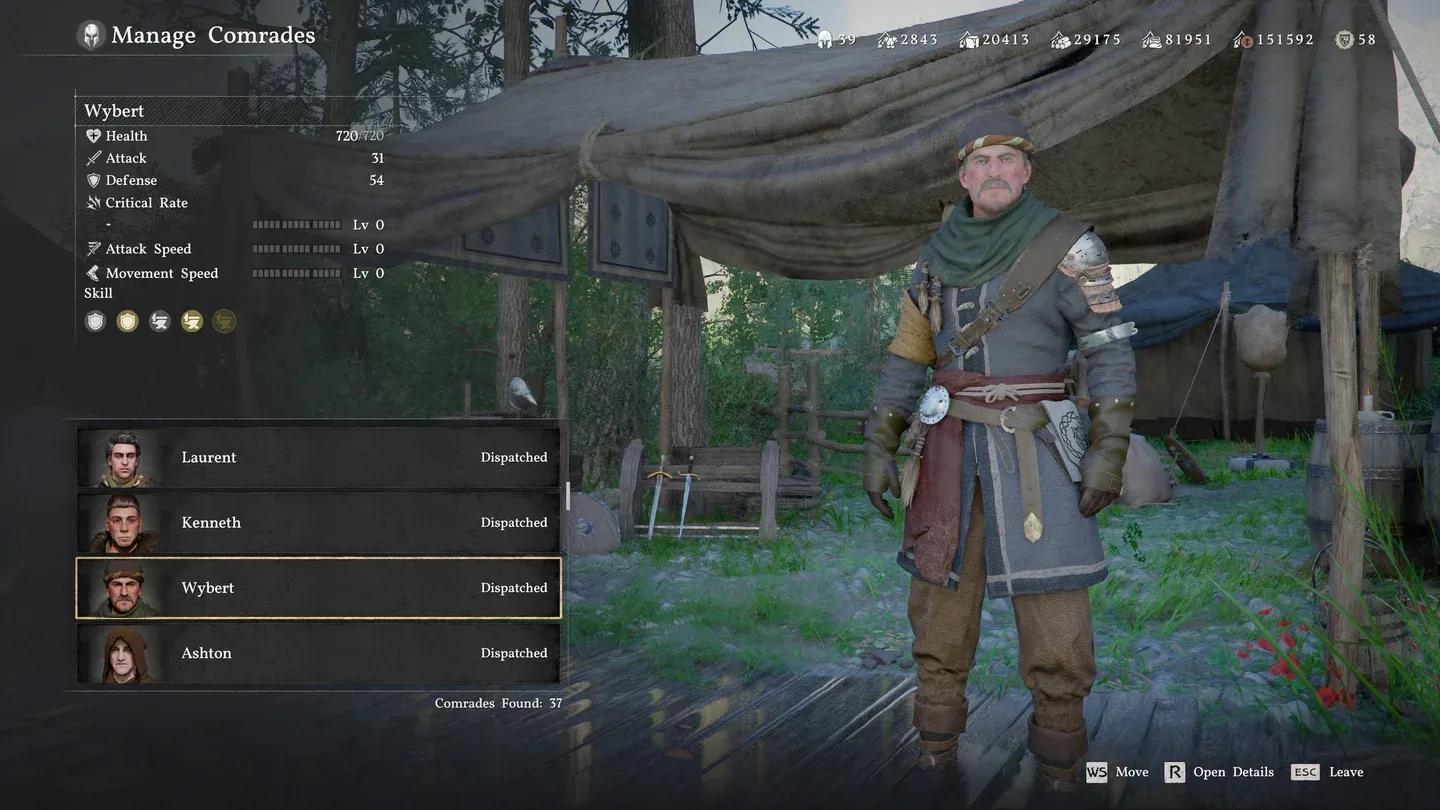Leave the Manage Comrades screen
Screen dimensions: 1440x810
(x=1327, y=772)
